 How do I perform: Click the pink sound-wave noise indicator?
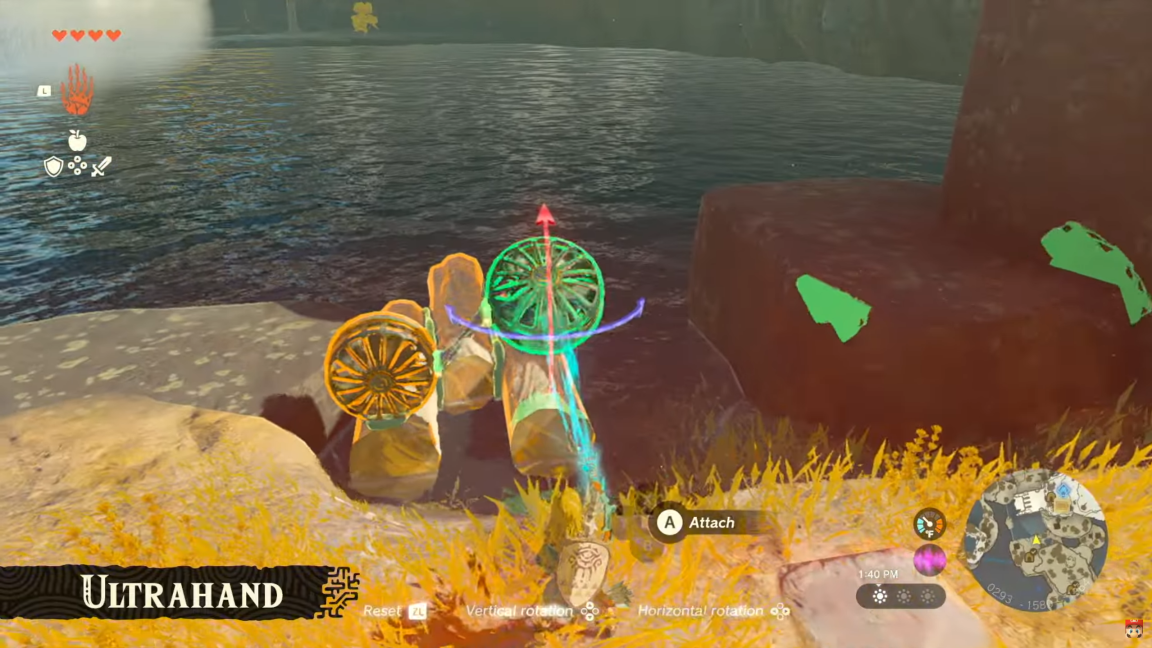click(x=929, y=559)
